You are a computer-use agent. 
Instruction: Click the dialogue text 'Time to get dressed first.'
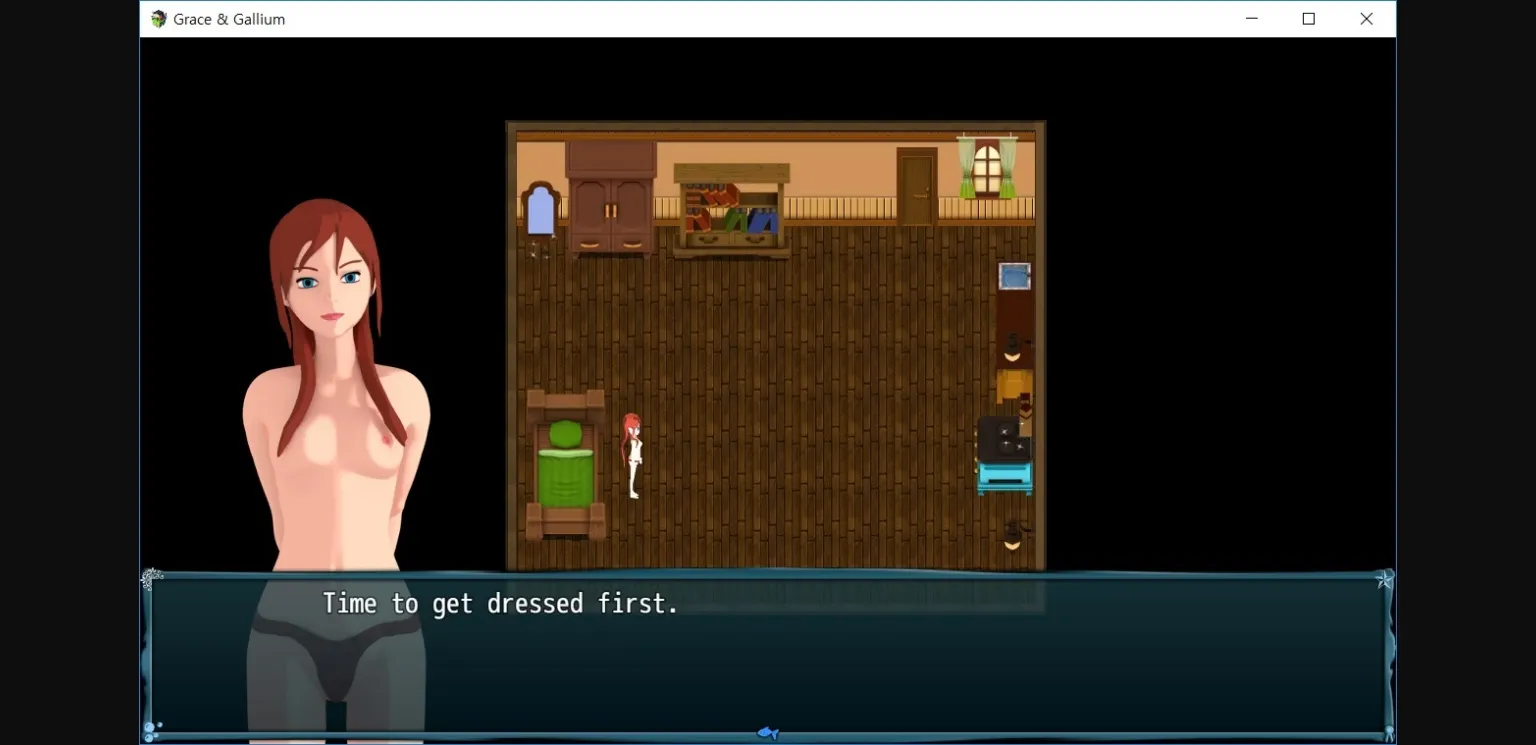(500, 603)
